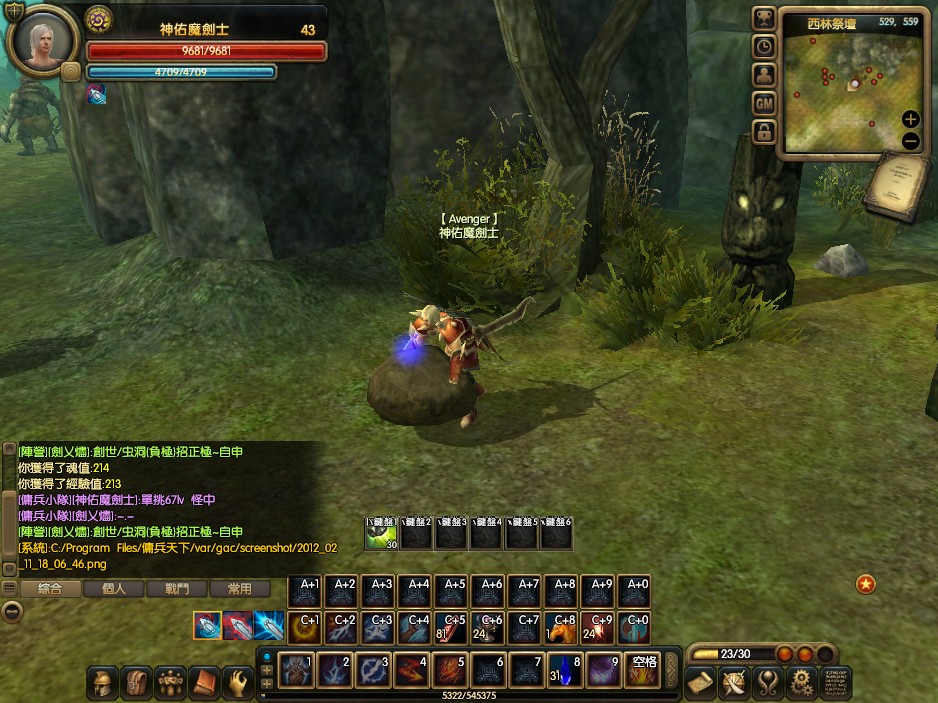Screen dimensions: 938x703
Task: Open the backpack inventory button
Action: [x=136, y=682]
